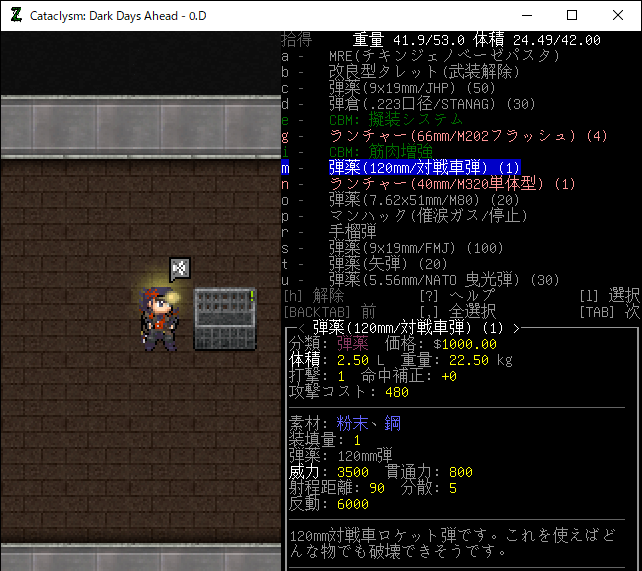Choose the マンハック tear gas manhack entry

pos(431,216)
